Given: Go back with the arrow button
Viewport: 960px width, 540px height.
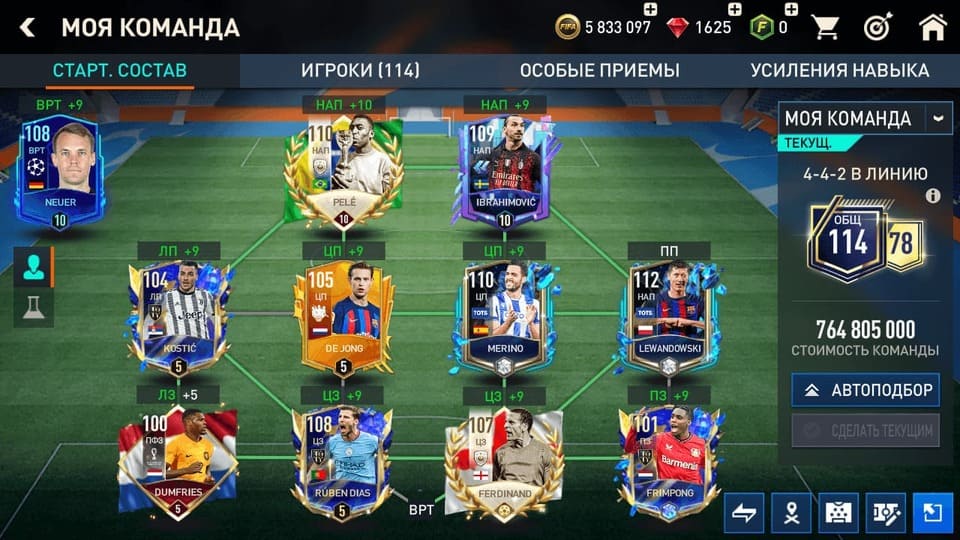Looking at the screenshot, I should pos(27,27).
